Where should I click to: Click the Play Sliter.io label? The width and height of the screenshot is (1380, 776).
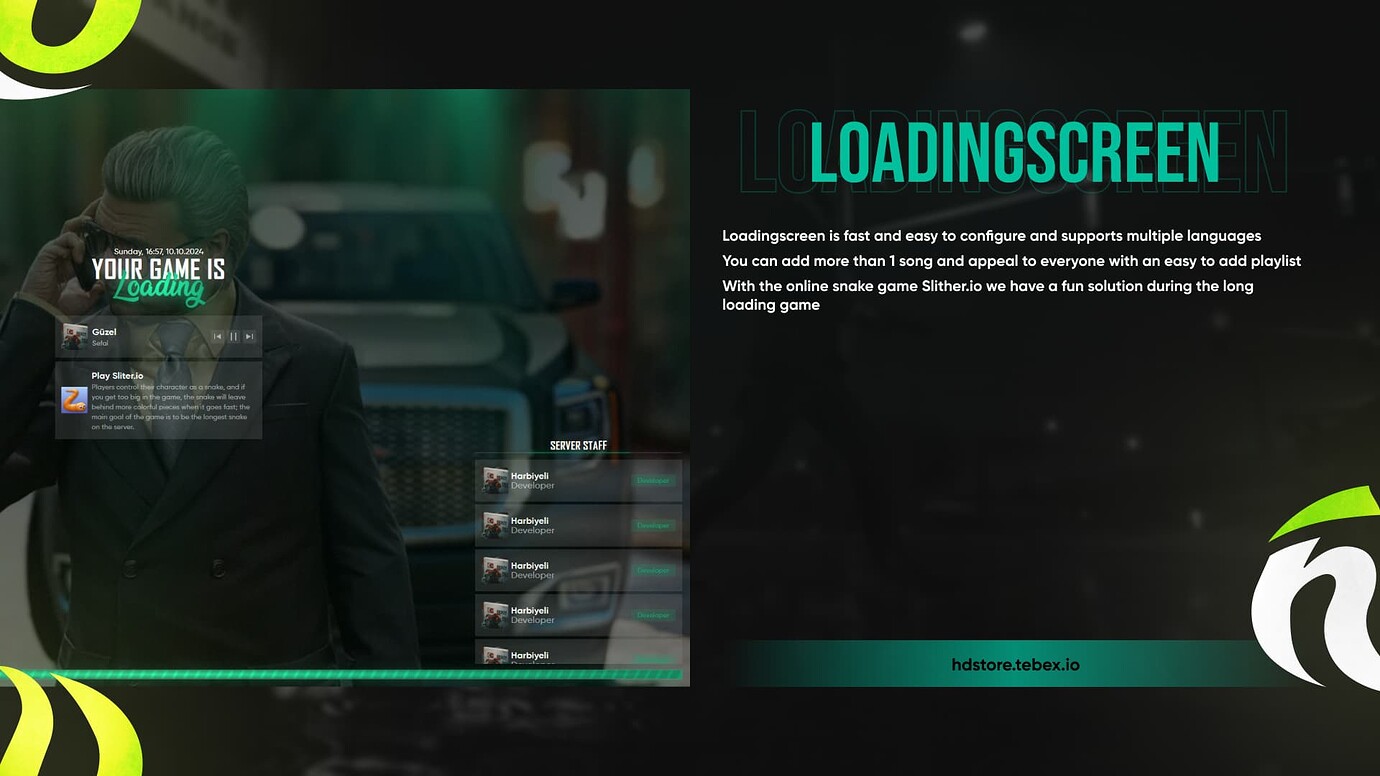pos(117,375)
